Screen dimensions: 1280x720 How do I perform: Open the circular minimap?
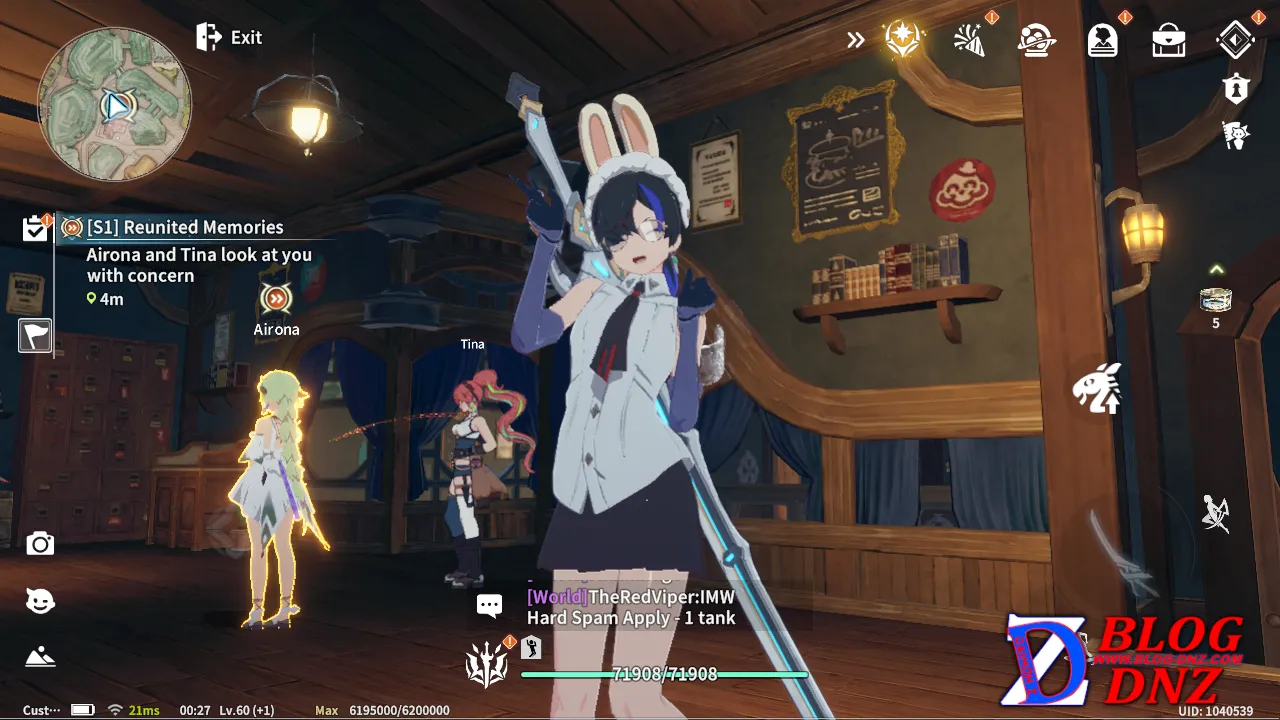pyautogui.click(x=114, y=104)
